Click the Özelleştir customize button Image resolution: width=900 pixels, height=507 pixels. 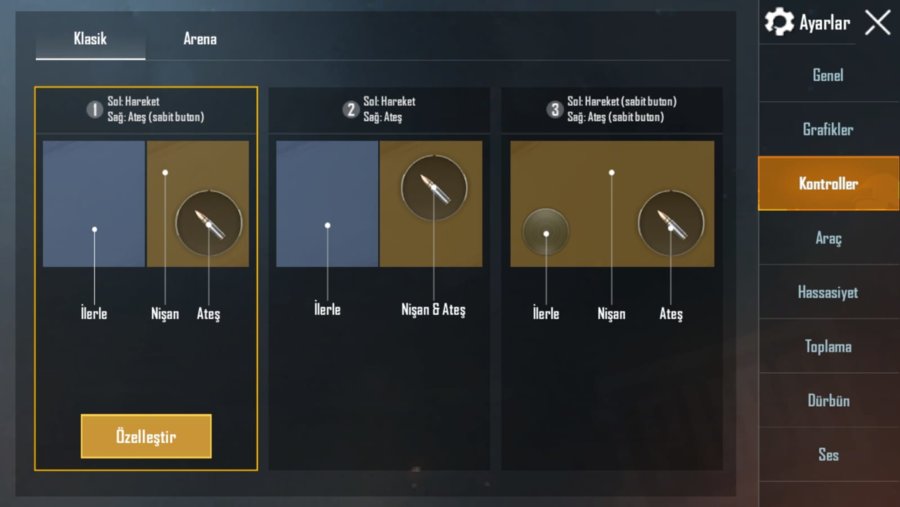(x=146, y=436)
